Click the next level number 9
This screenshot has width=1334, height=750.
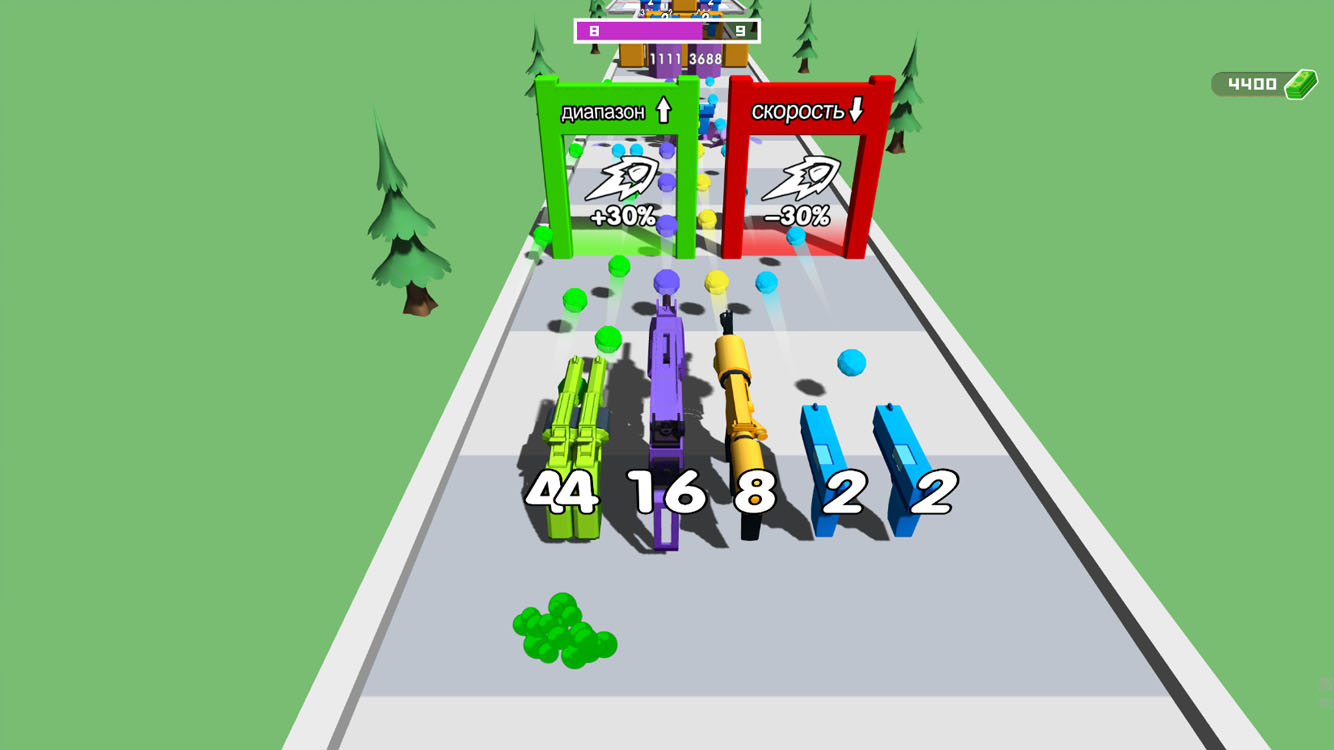738,30
